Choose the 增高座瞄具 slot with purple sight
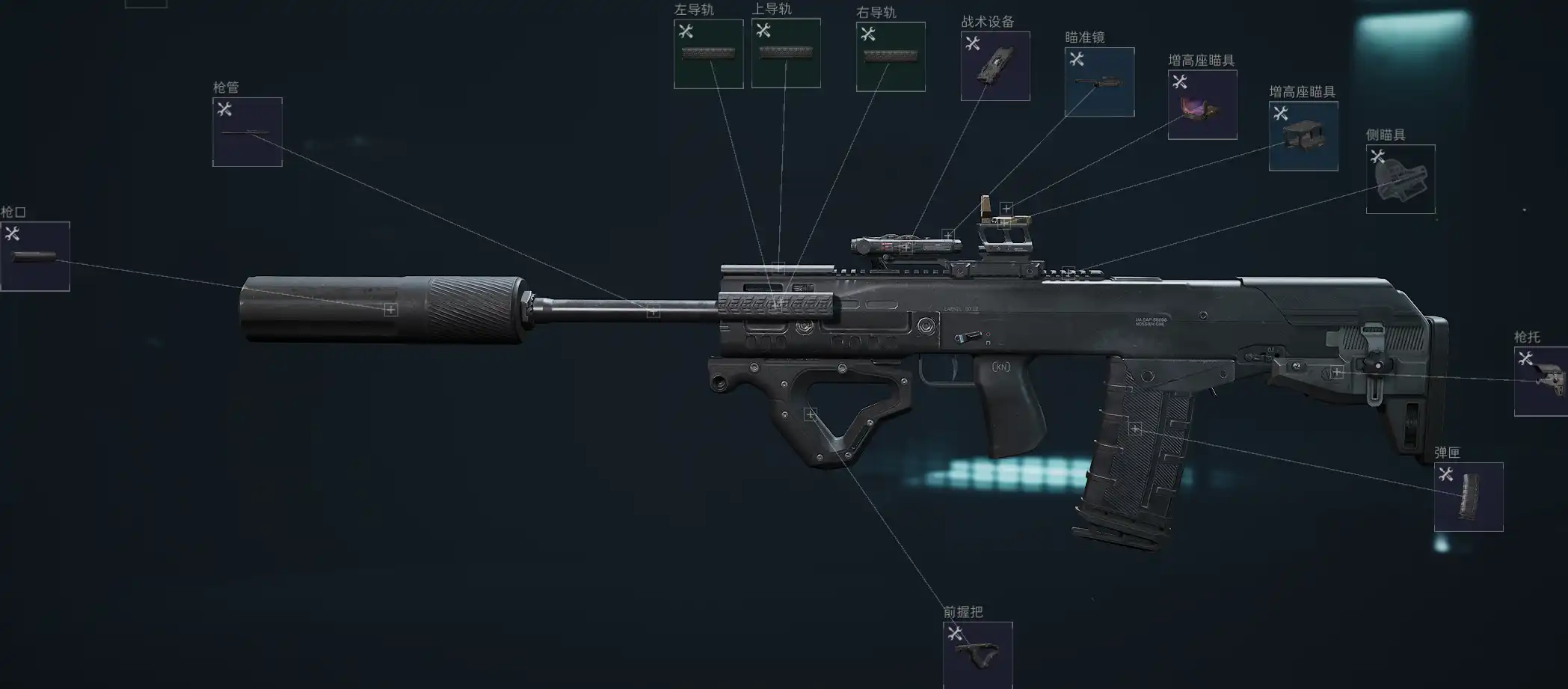1568x689 pixels. click(x=1202, y=105)
